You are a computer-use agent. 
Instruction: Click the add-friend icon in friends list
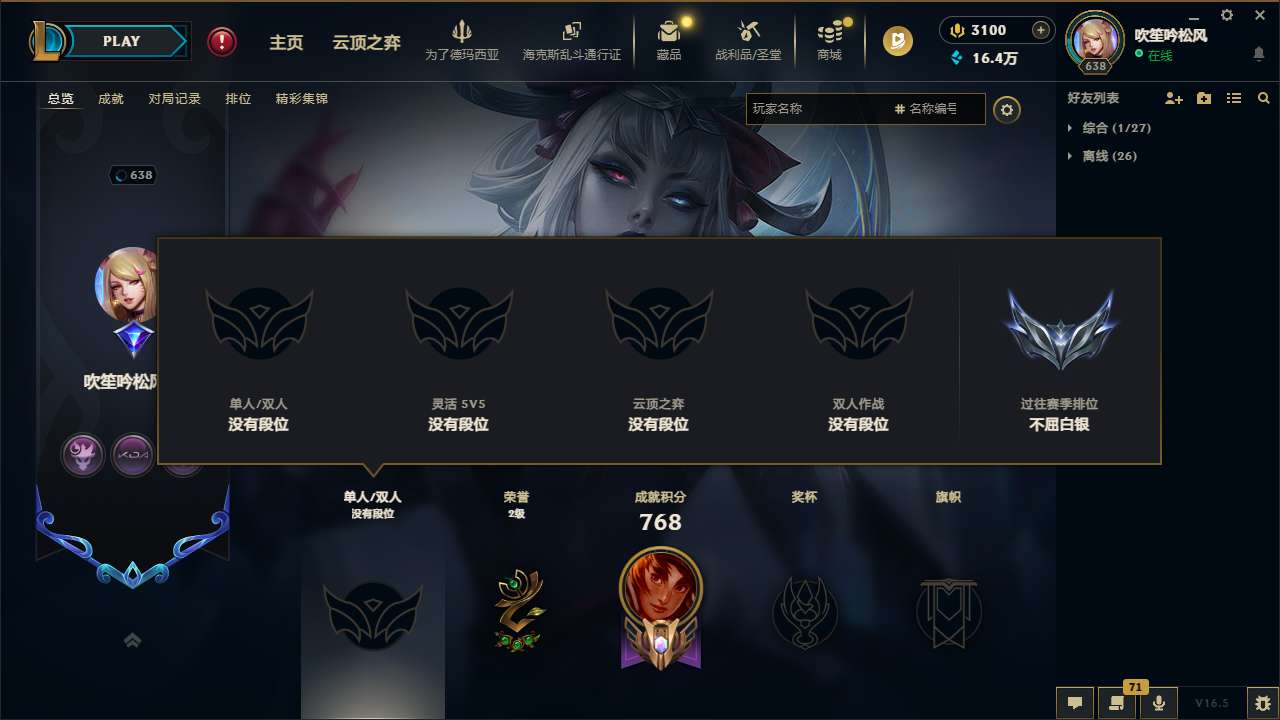pyautogui.click(x=1172, y=98)
